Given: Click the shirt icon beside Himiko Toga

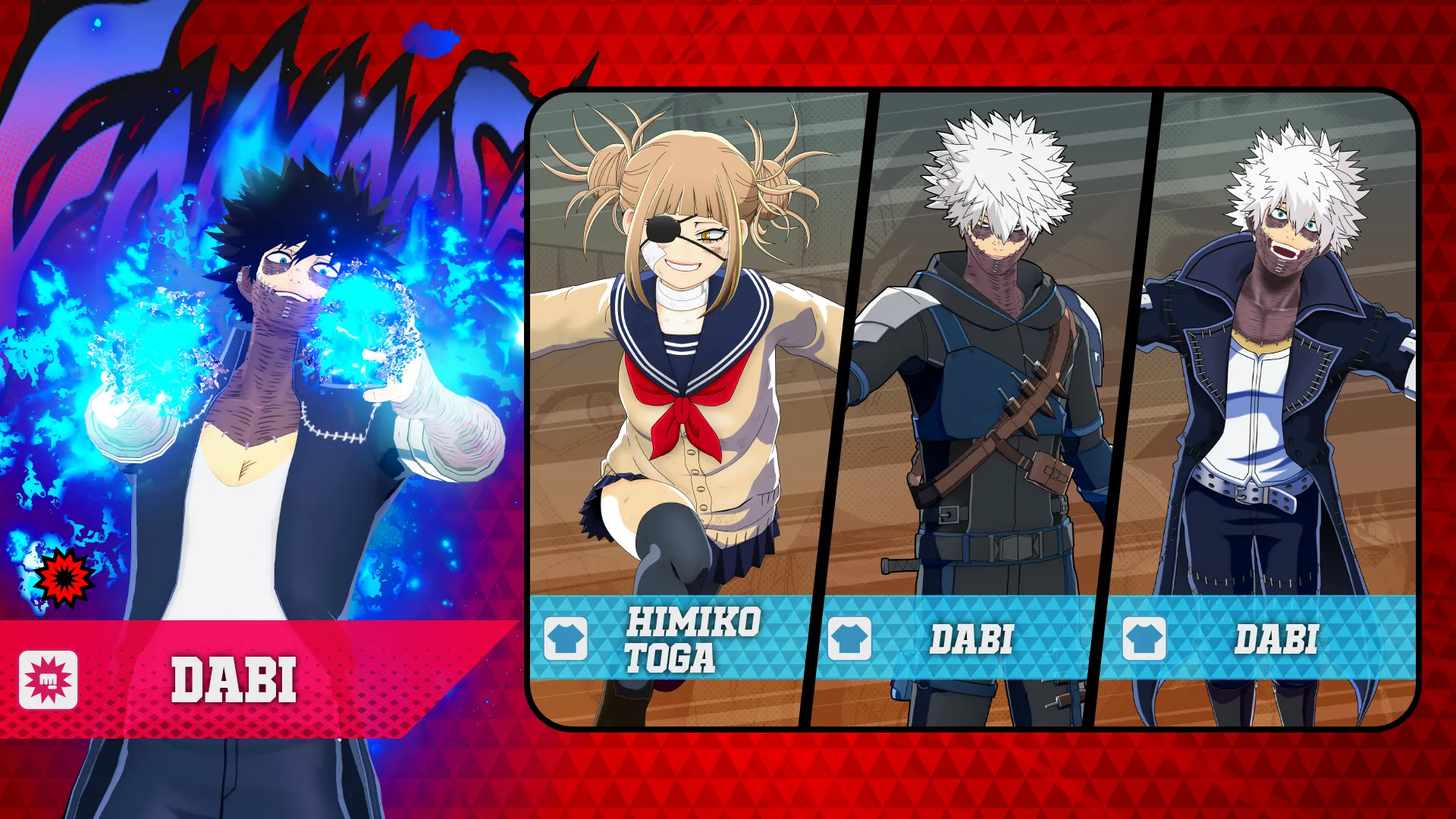Looking at the screenshot, I should click(x=566, y=639).
